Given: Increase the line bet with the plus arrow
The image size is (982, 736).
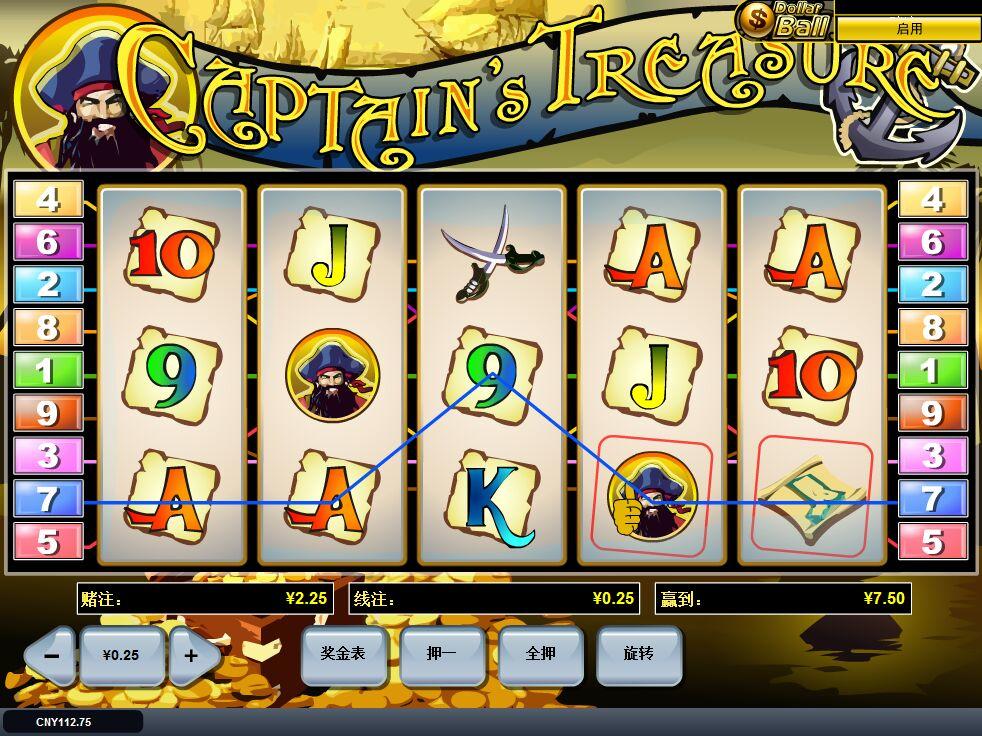Looking at the screenshot, I should [191, 656].
